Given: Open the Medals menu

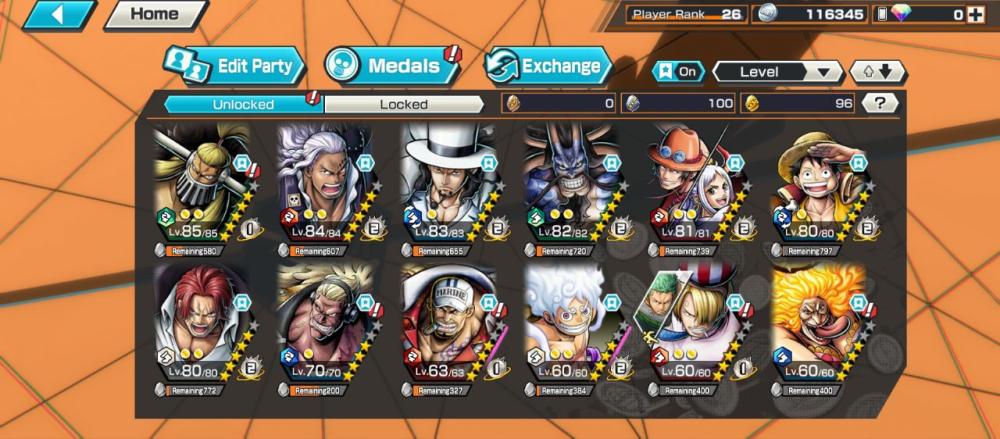Looking at the screenshot, I should click(x=391, y=67).
